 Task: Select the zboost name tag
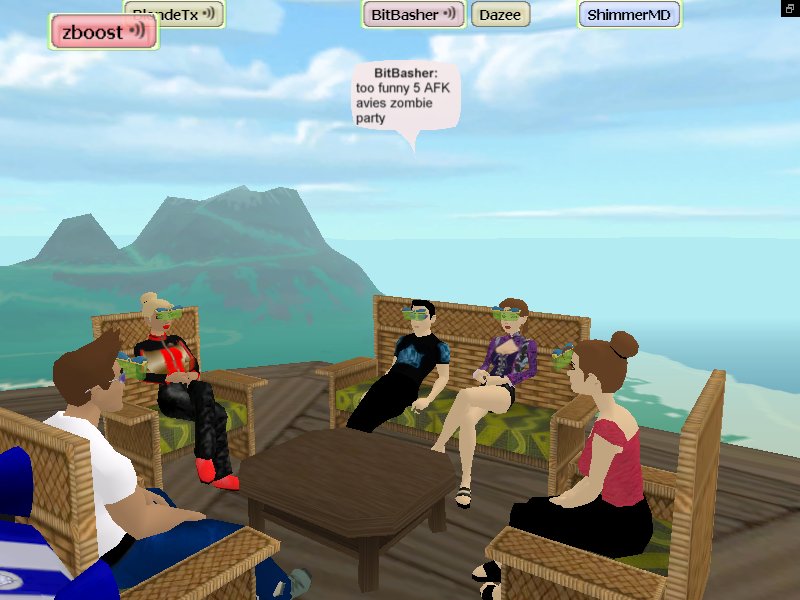coord(103,32)
